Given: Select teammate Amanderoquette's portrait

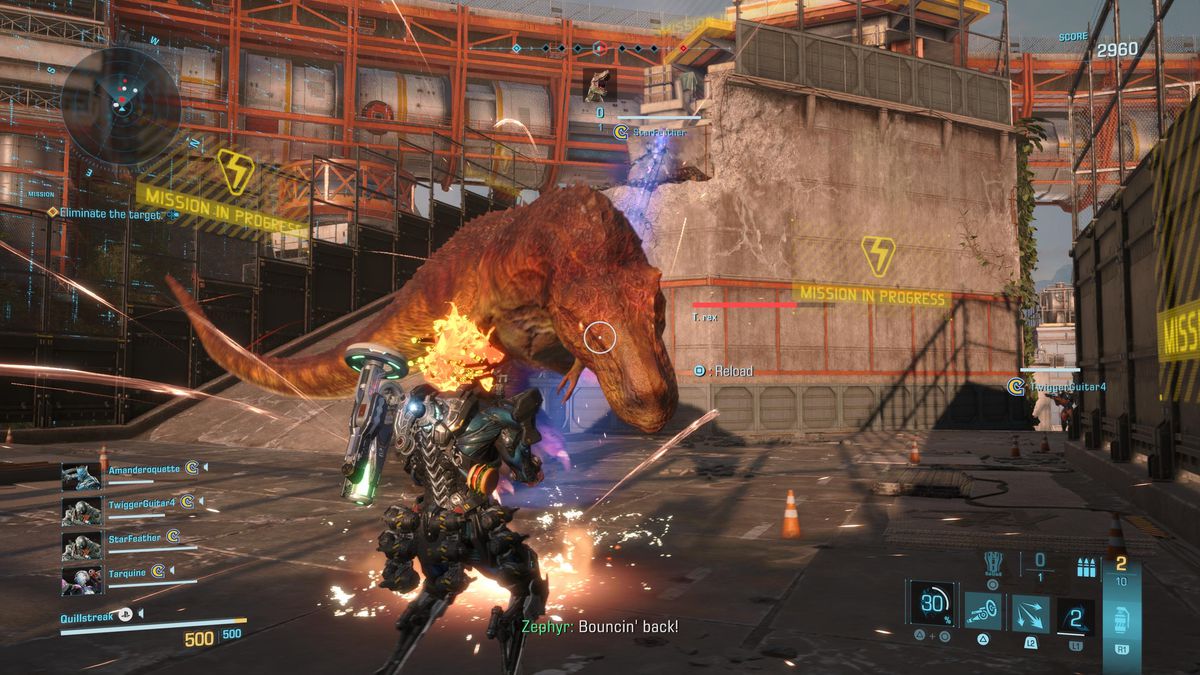Looking at the screenshot, I should pyautogui.click(x=81, y=476).
